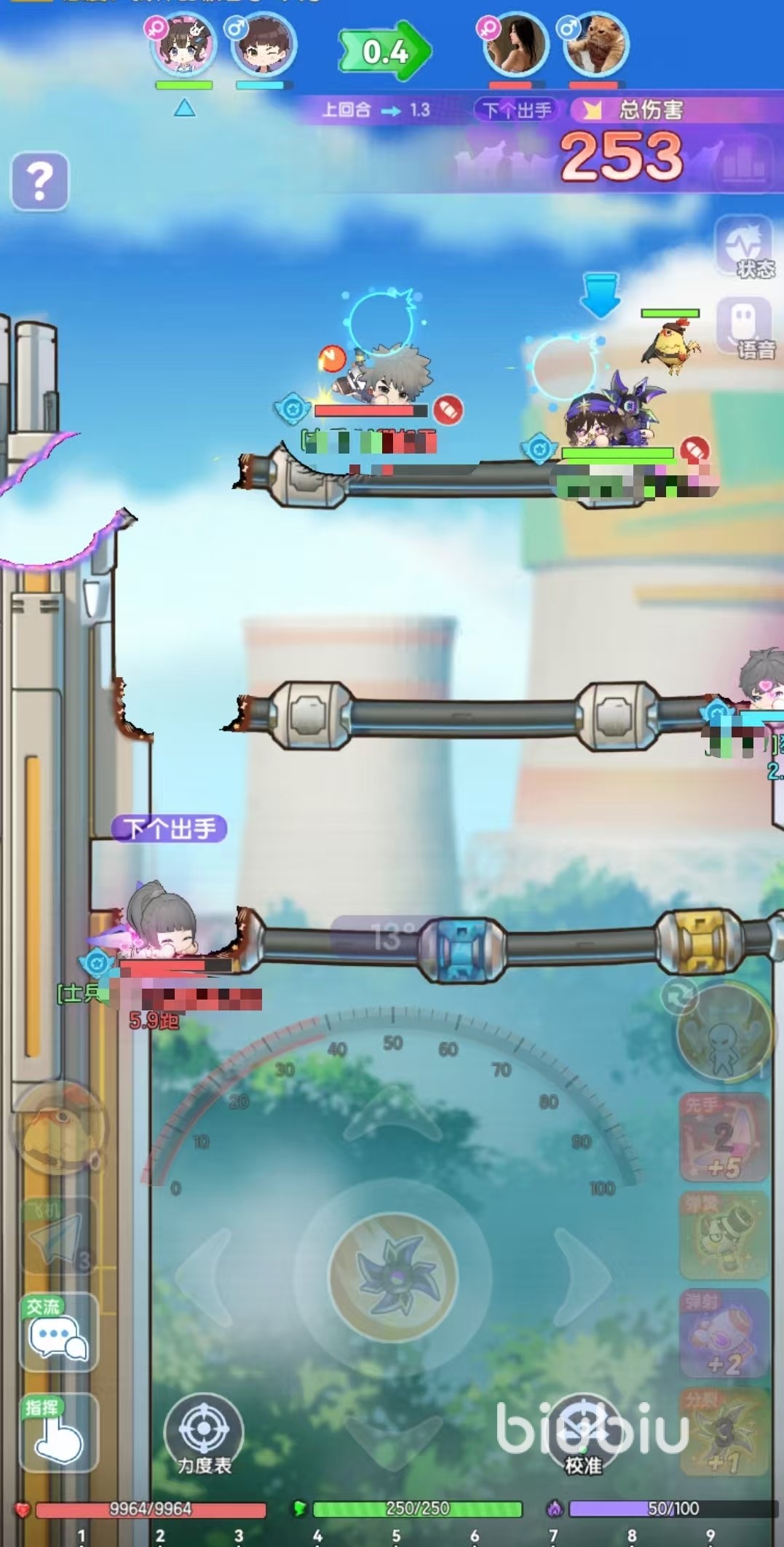This screenshot has height=1547, width=784.
Task: Activate the yellow bird pet skill
Action: pos(58,1128)
